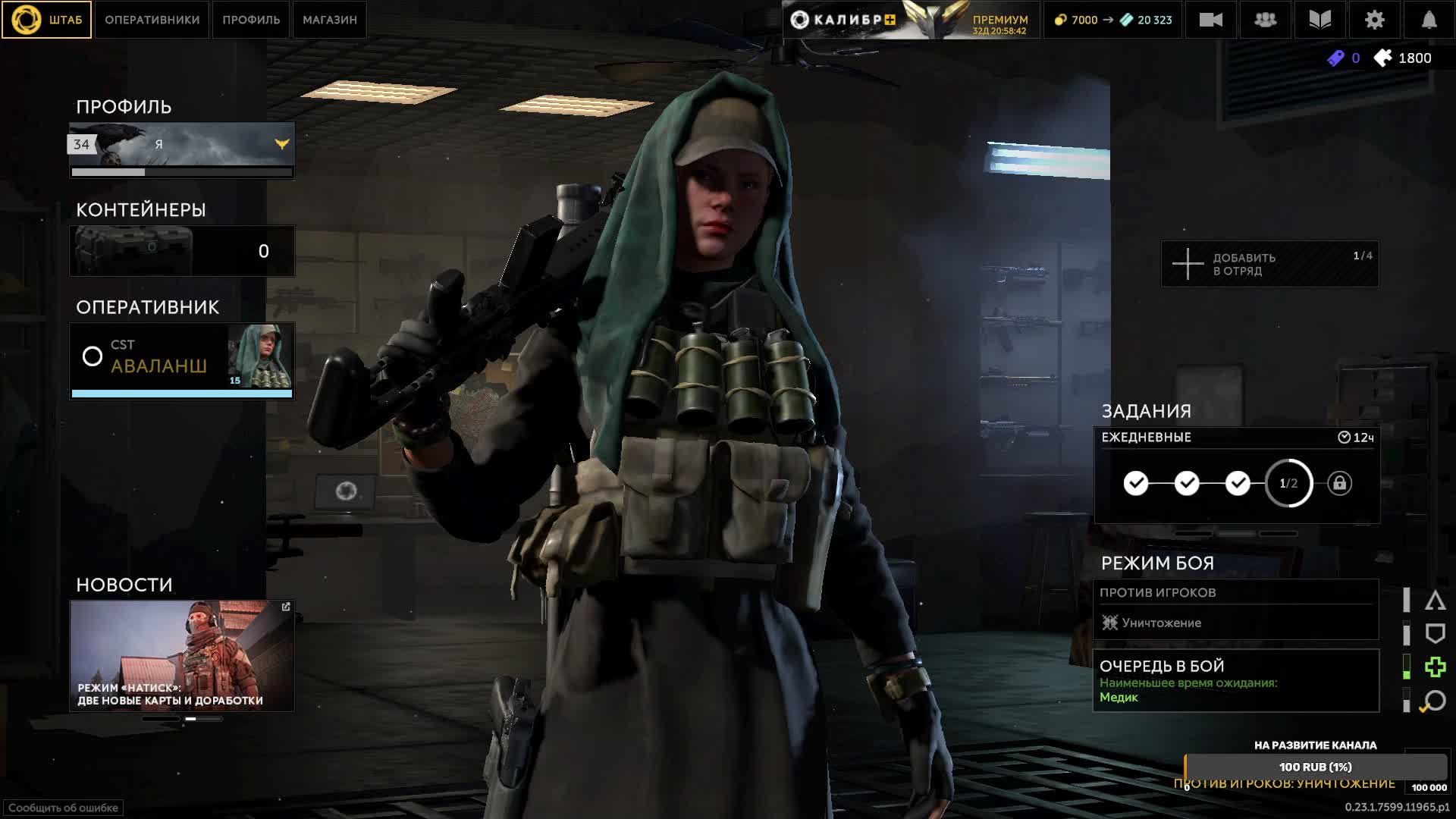Report a bug via Сообщить об ошибке
The width and height of the screenshot is (1456, 819).
coord(63,808)
